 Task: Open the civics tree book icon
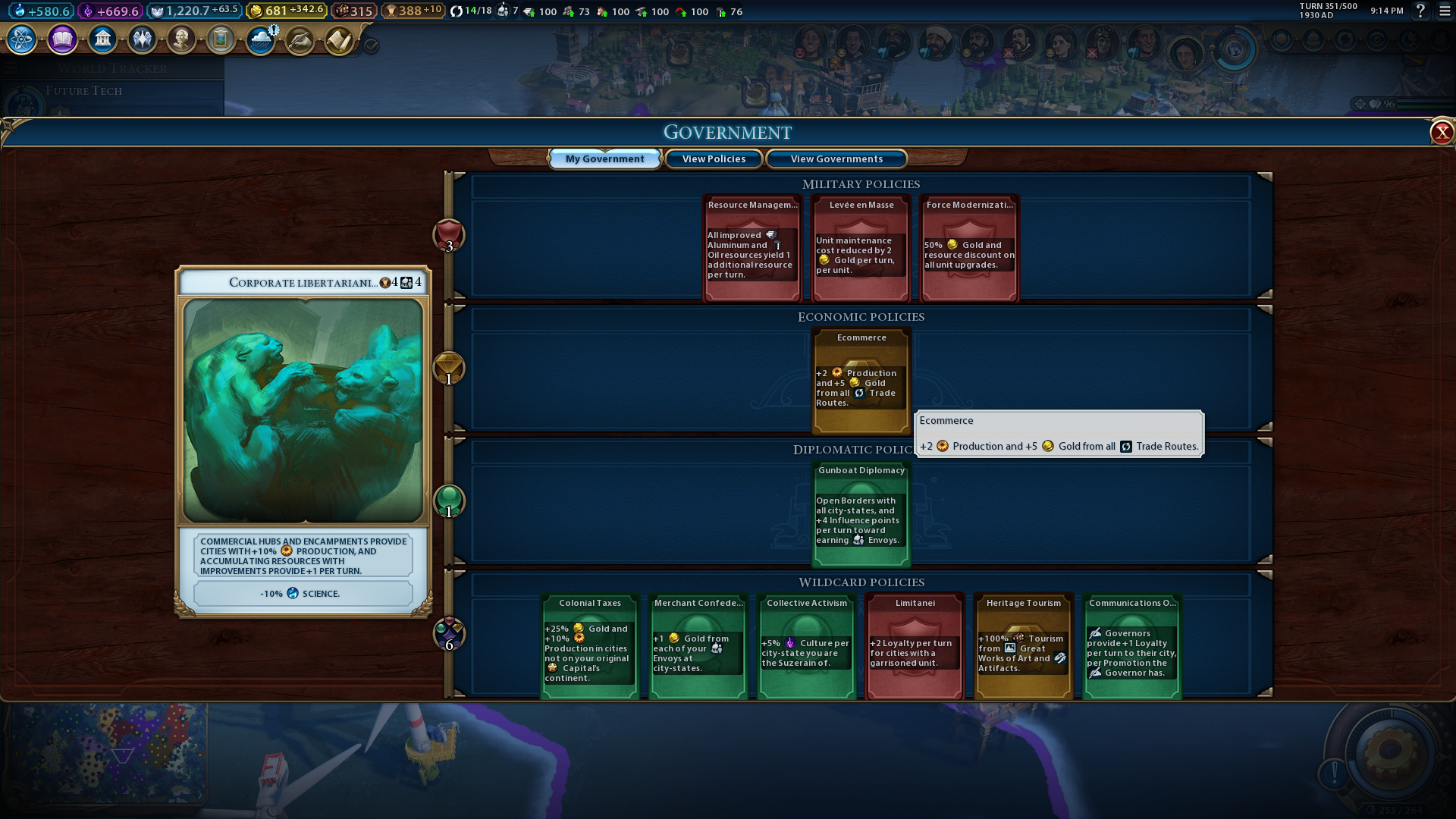tap(62, 39)
